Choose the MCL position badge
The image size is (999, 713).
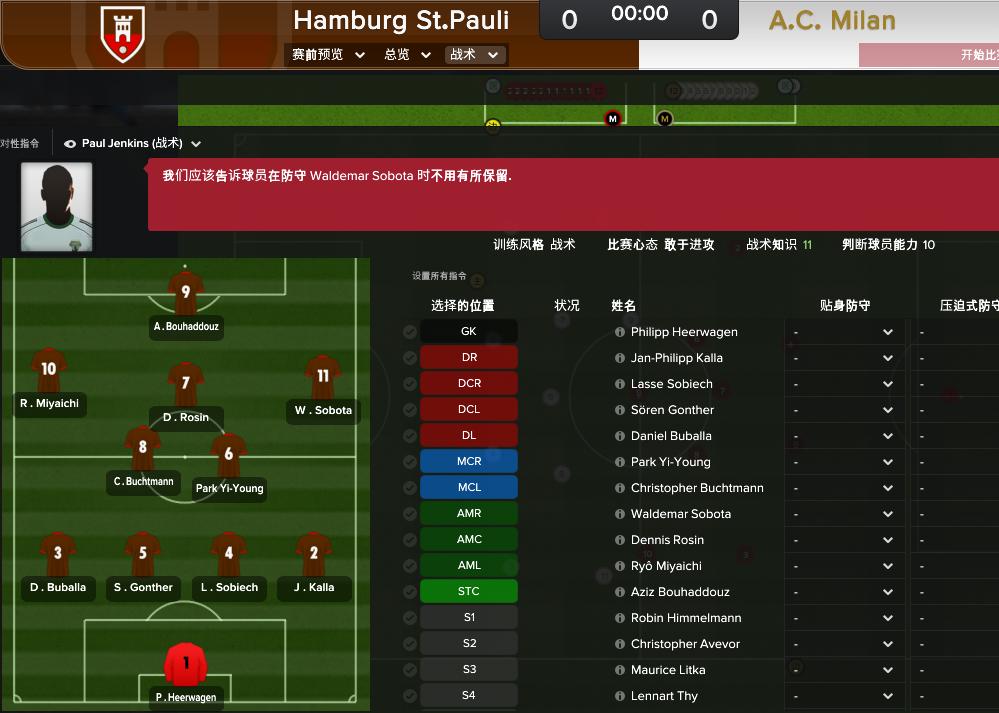468,488
